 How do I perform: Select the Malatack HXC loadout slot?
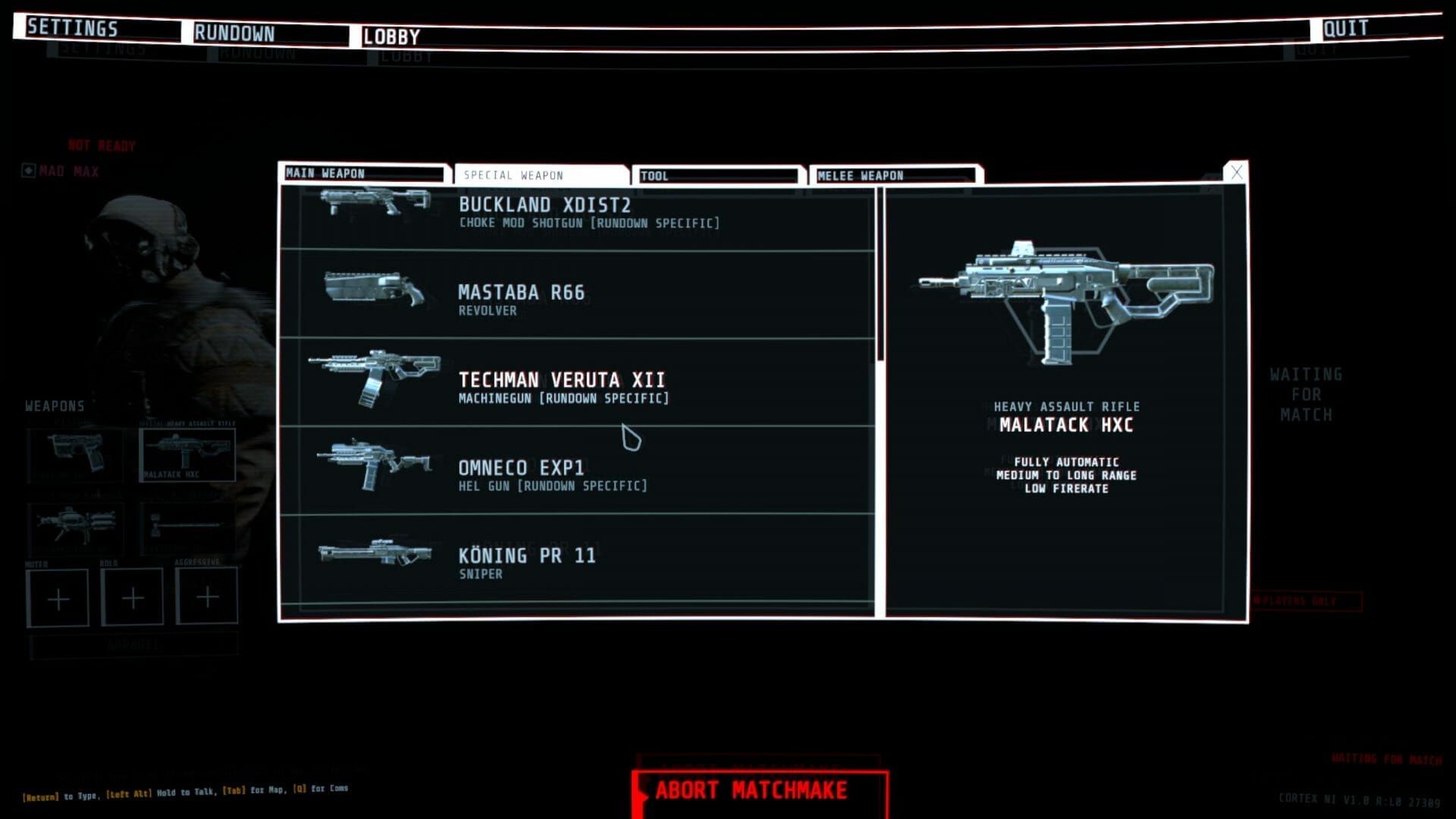(x=187, y=453)
